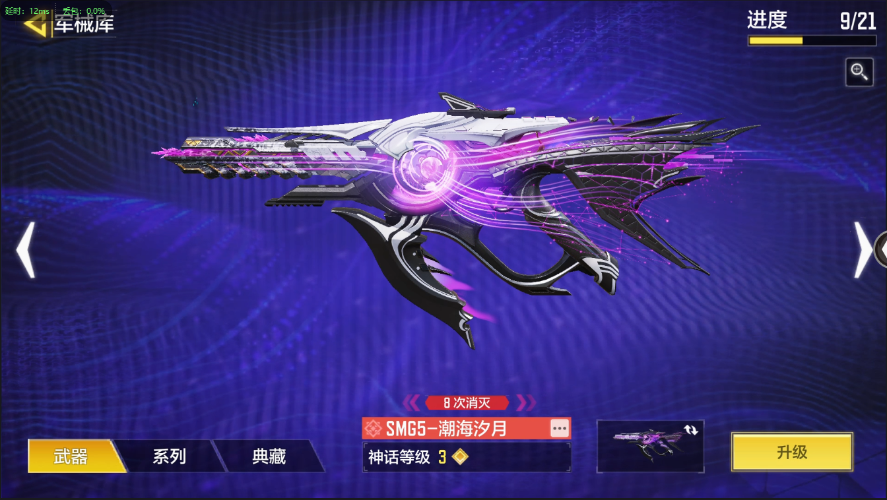Show the previous weapon with left arrow
The height and width of the screenshot is (500, 887).
(26, 250)
